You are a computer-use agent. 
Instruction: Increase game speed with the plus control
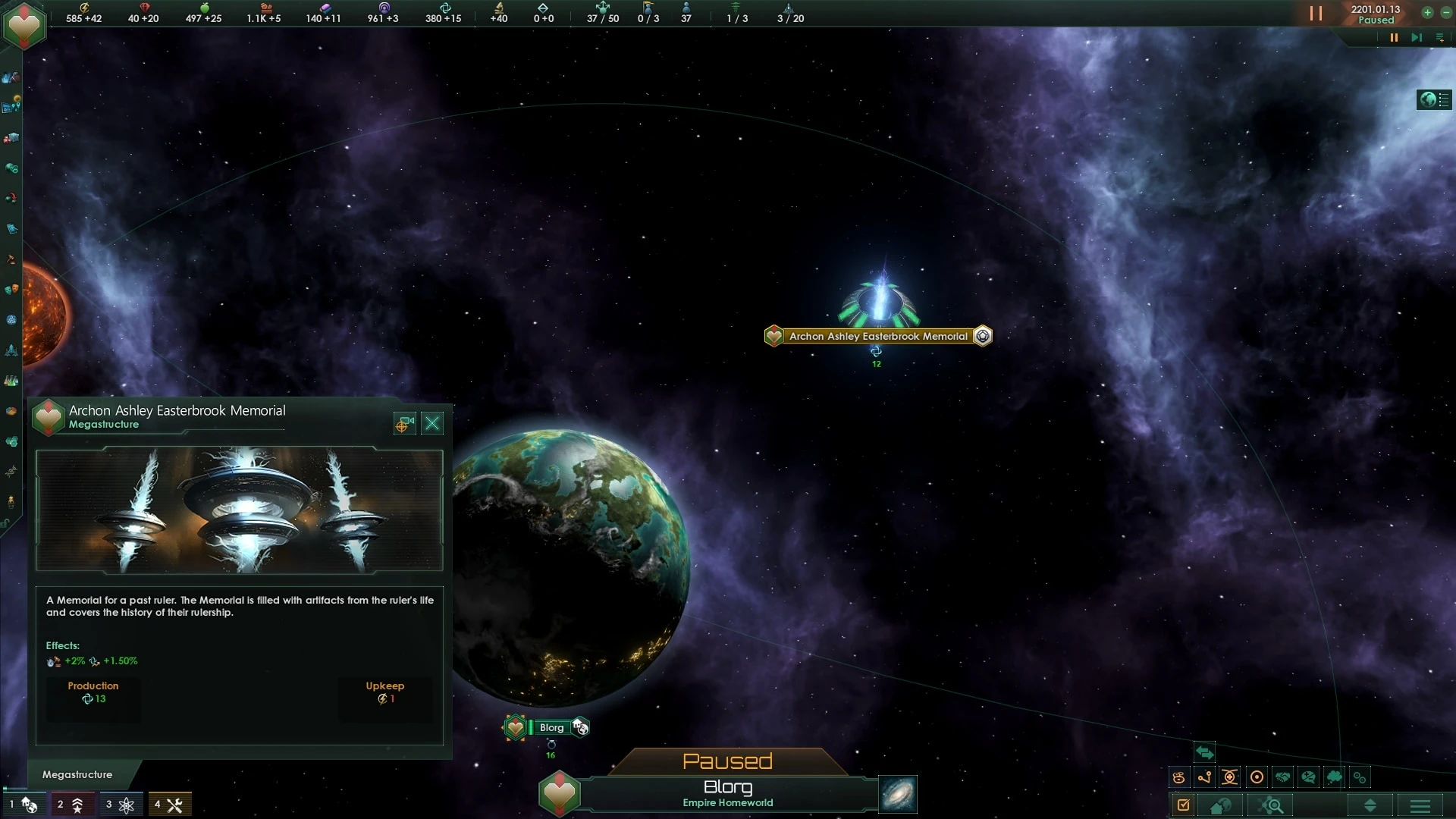(1426, 12)
